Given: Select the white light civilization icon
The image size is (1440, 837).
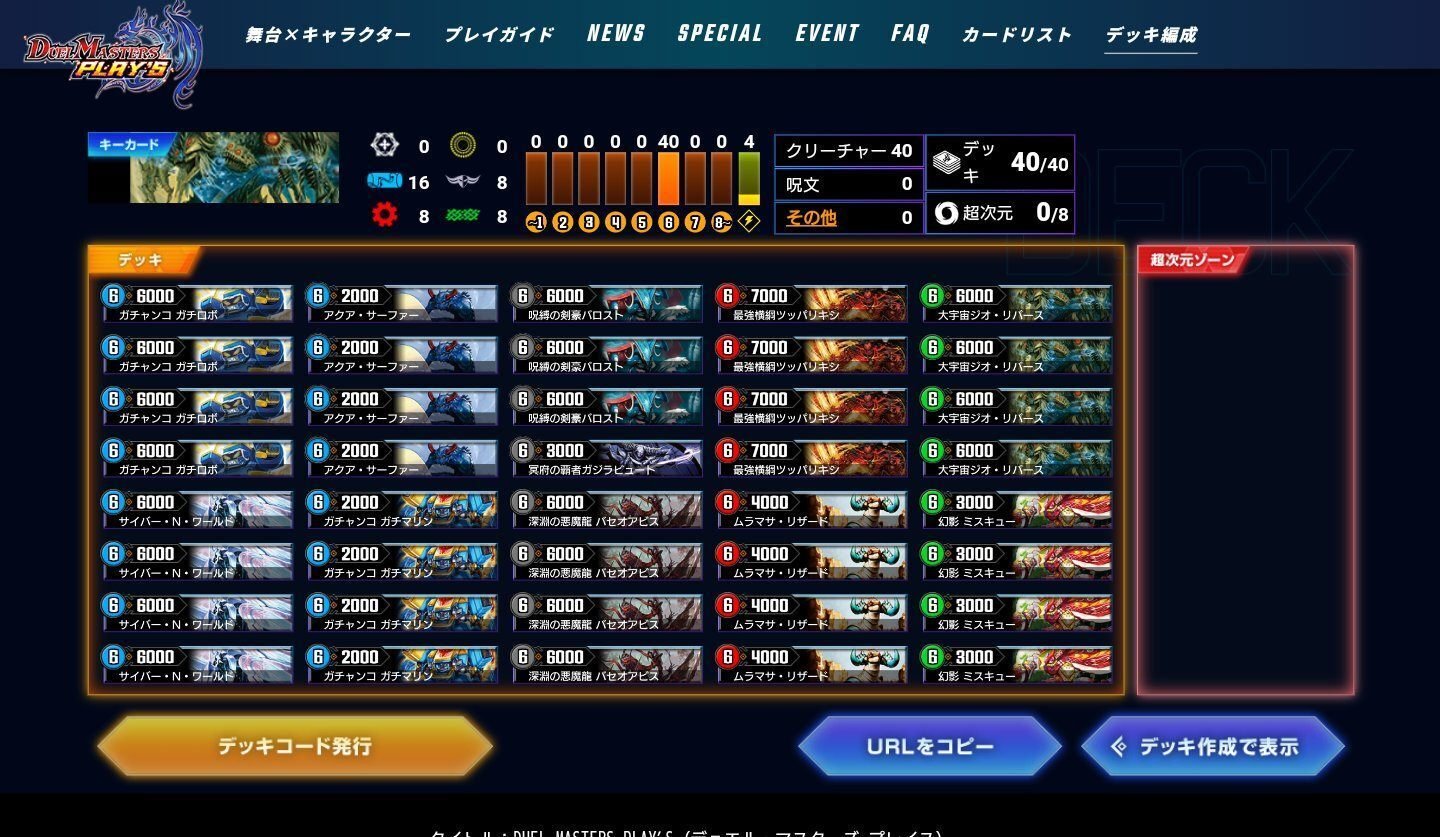Looking at the screenshot, I should [x=386, y=146].
